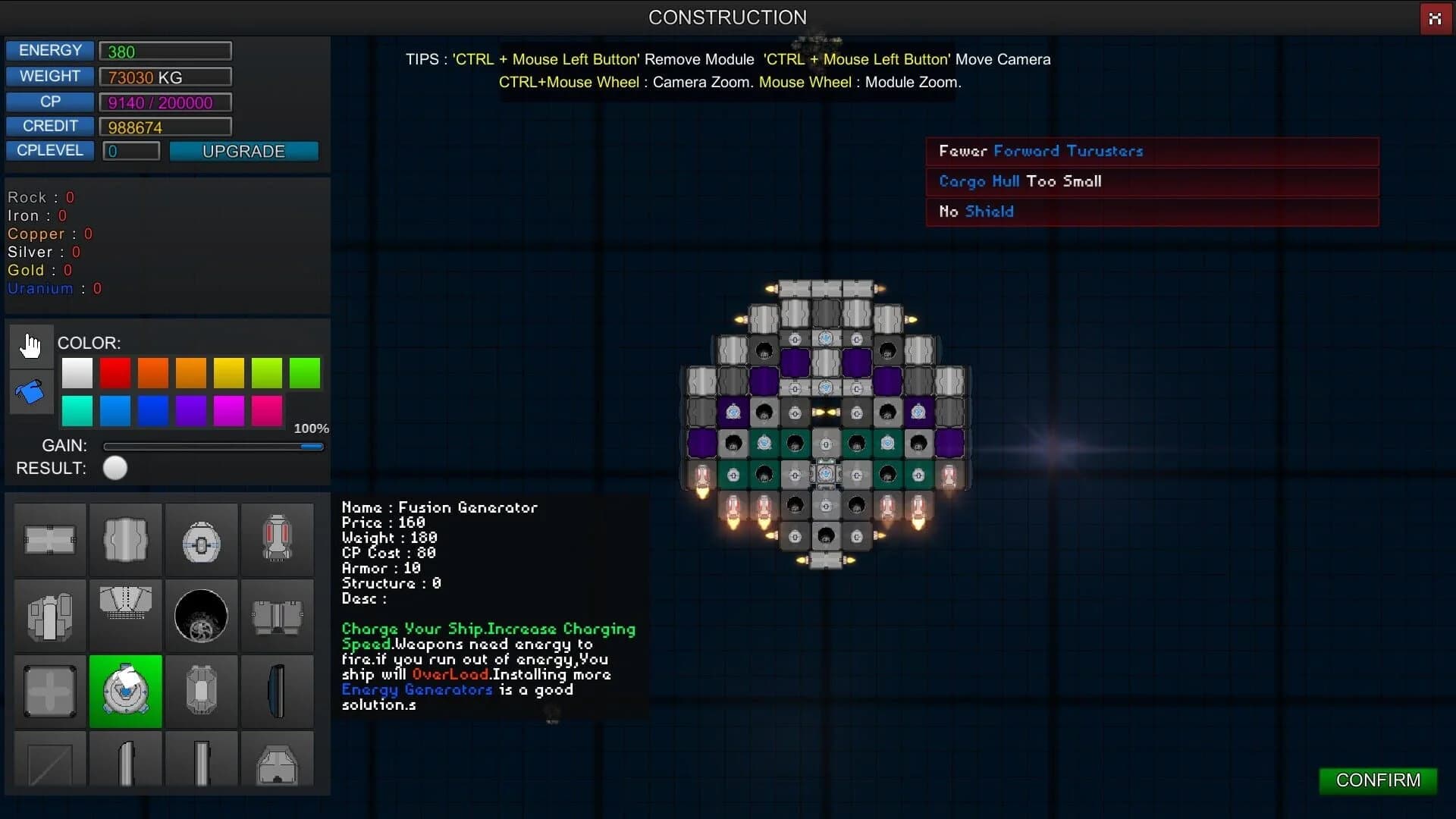Image resolution: width=1456 pixels, height=819 pixels.
Task: Click the 'Cargo Hull Too Small' warning
Action: (1020, 181)
